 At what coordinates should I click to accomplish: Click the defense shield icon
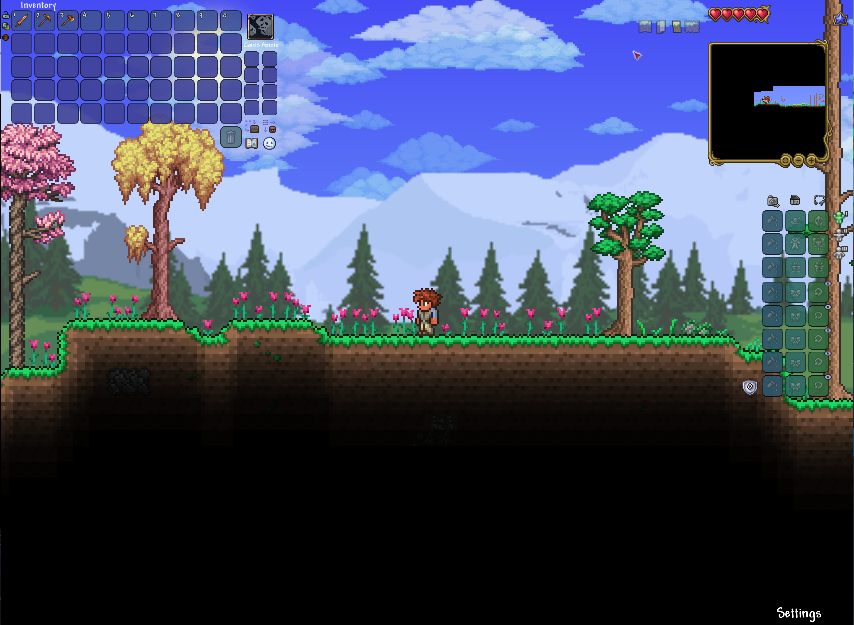[x=750, y=387]
